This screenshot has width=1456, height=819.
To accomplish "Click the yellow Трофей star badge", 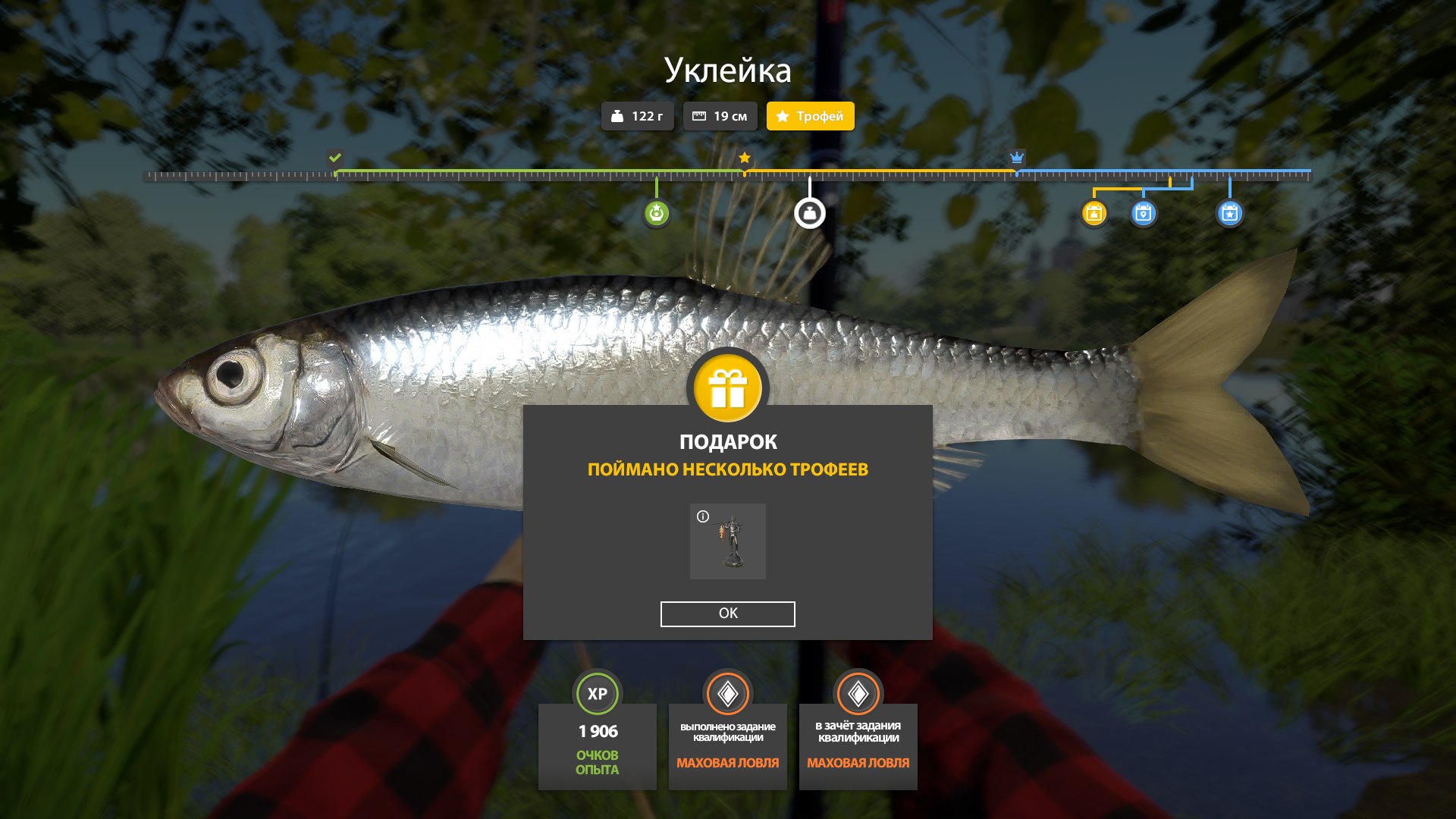I will click(809, 116).
